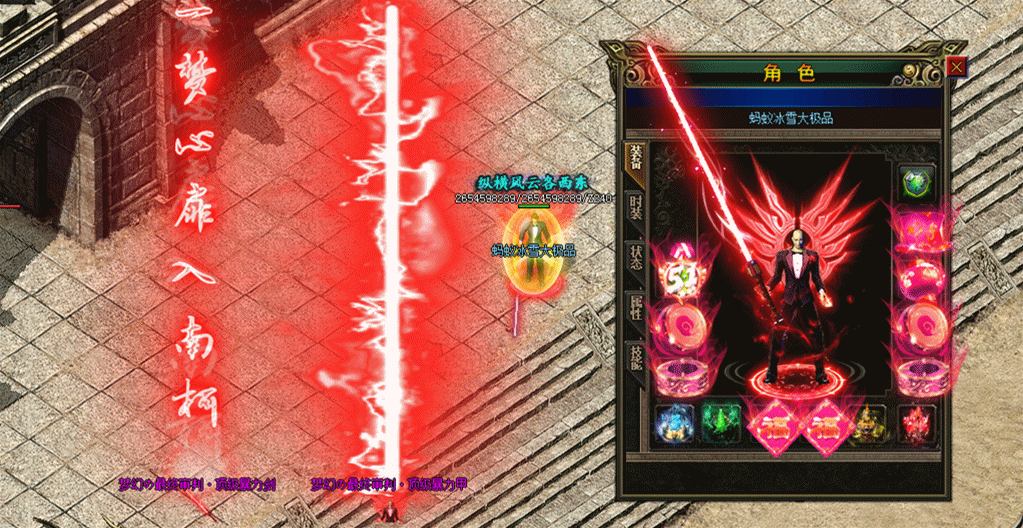
Task: Select the 属性 attributes tab
Action: tap(634, 307)
